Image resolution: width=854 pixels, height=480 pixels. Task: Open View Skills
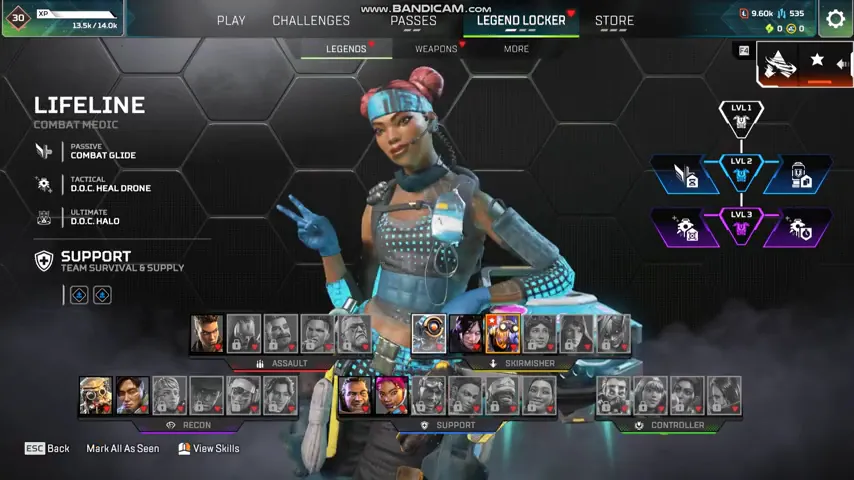pos(209,449)
